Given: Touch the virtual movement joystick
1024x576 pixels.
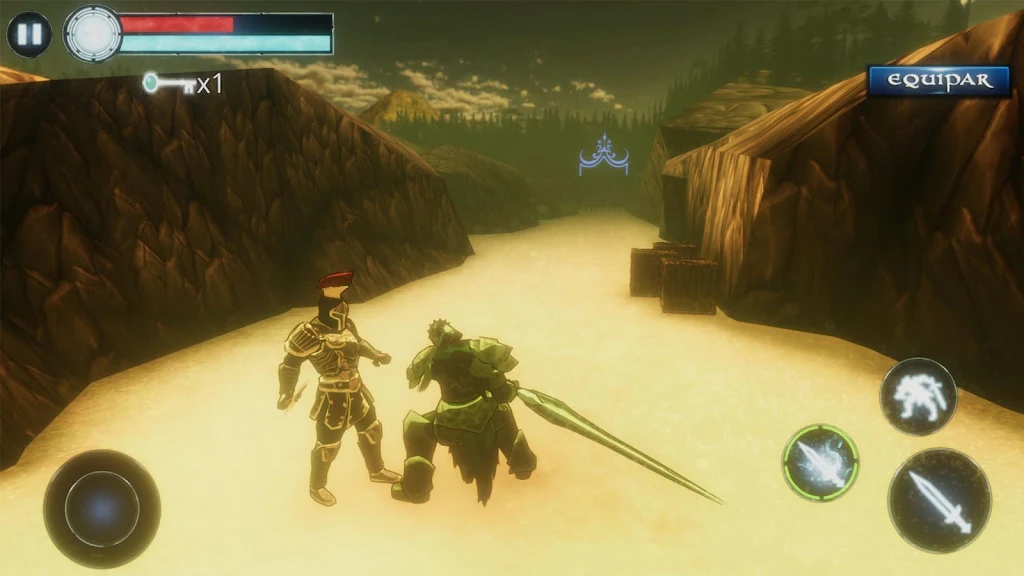Looking at the screenshot, I should (x=102, y=508).
